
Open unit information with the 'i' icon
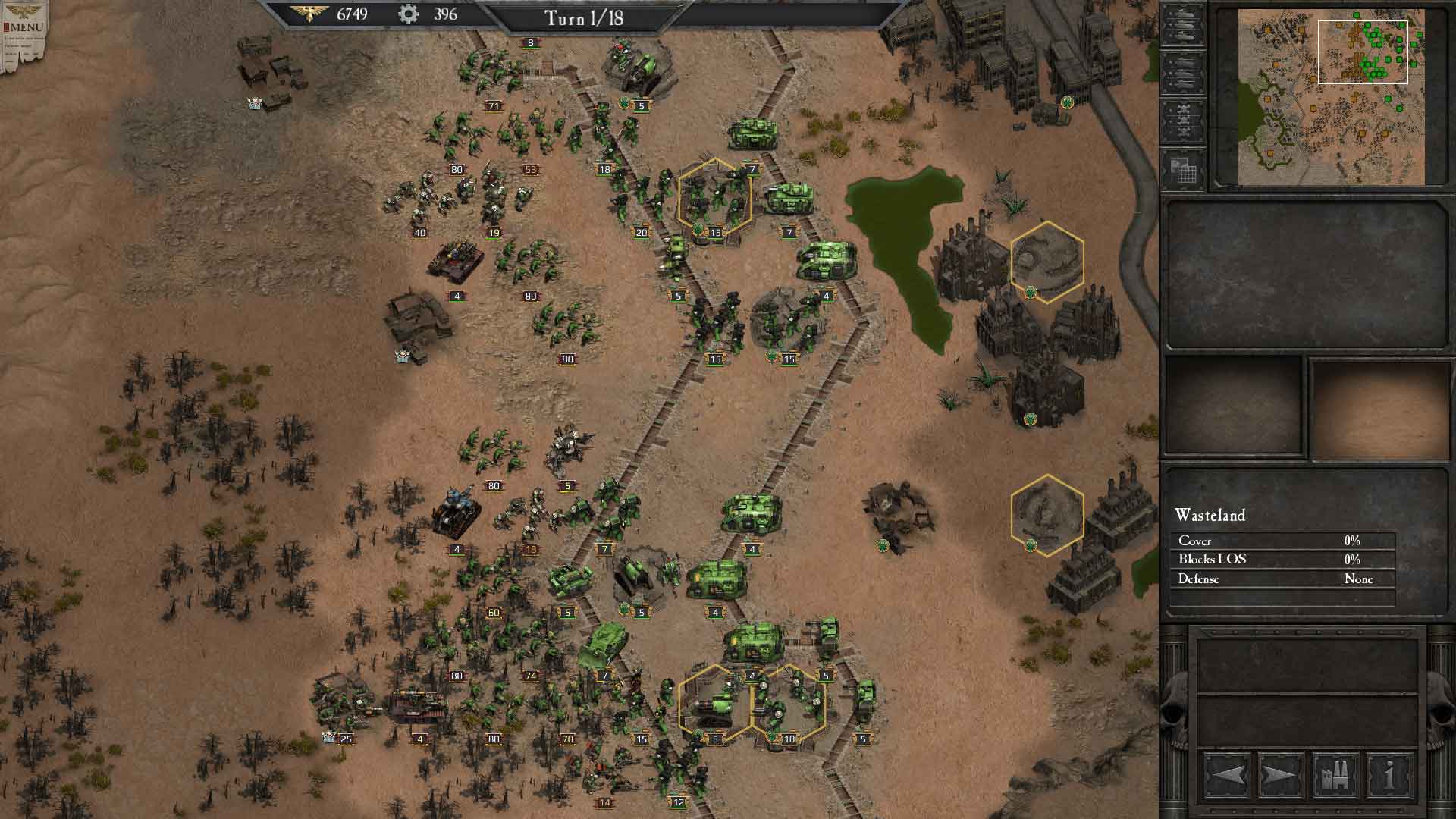(x=1390, y=774)
